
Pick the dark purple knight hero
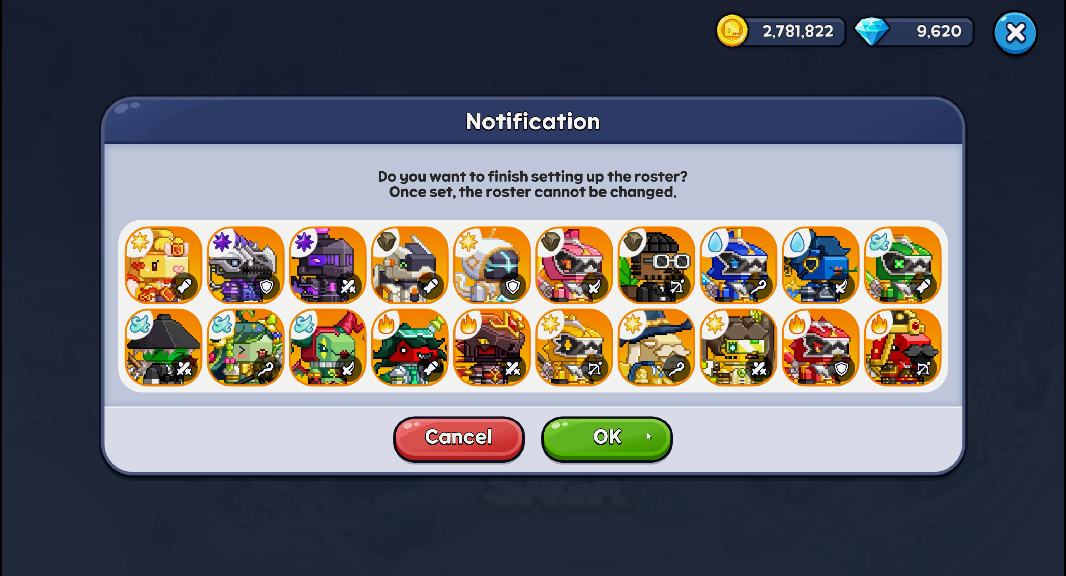click(x=327, y=265)
